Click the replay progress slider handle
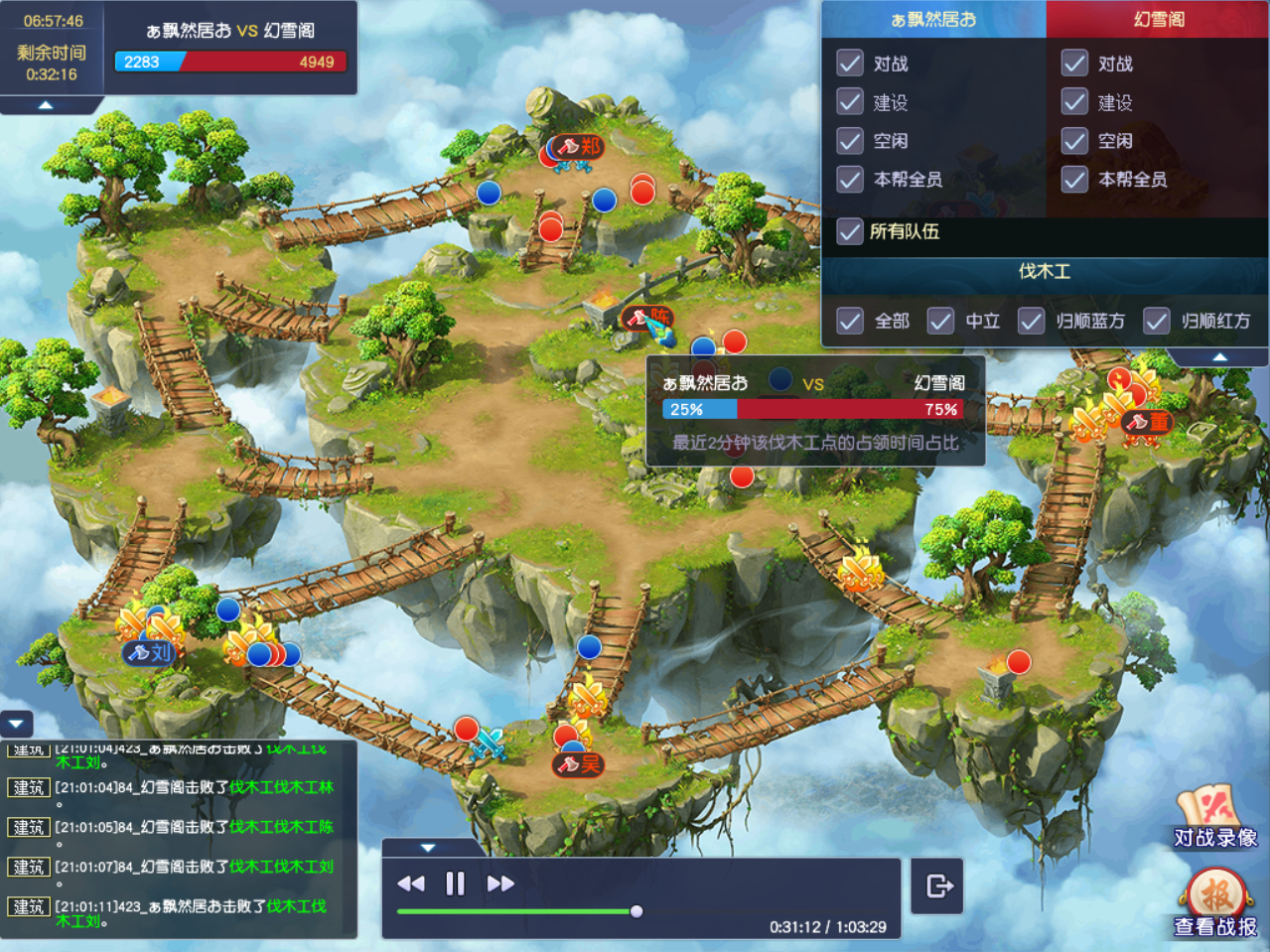 click(636, 911)
